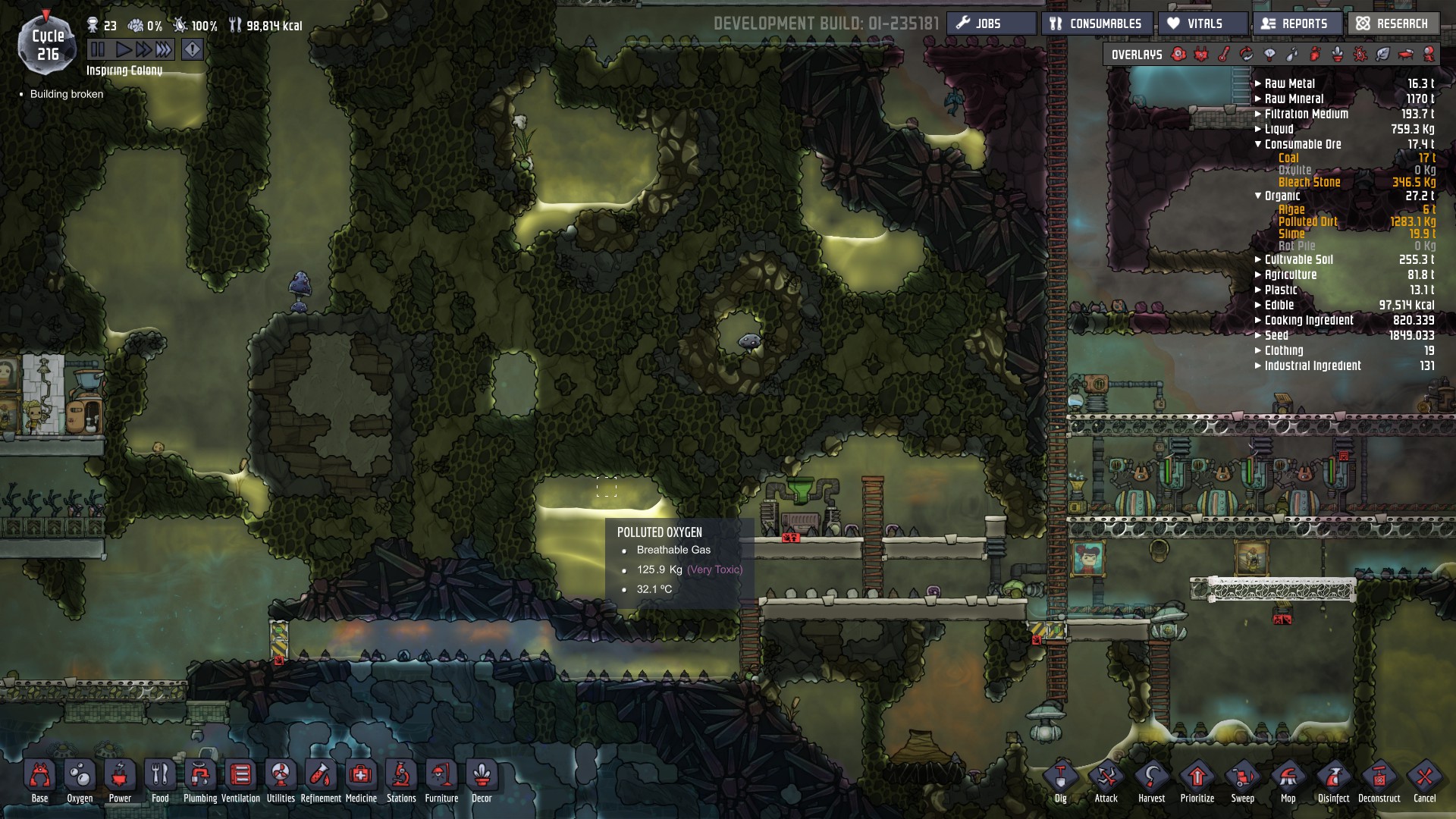Open the Oxygen build category

click(80, 780)
